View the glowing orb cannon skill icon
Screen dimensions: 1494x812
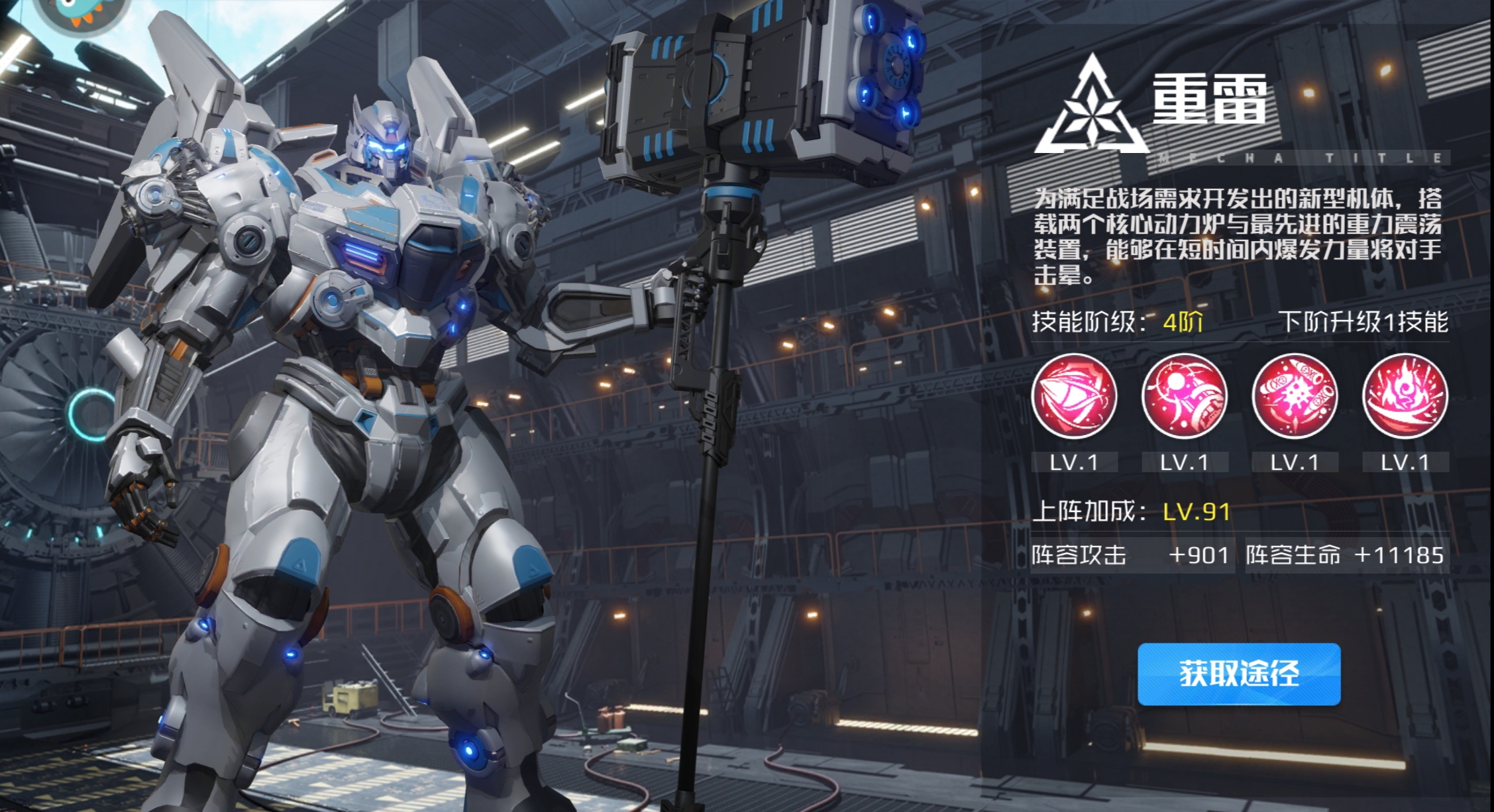[x=1184, y=396]
